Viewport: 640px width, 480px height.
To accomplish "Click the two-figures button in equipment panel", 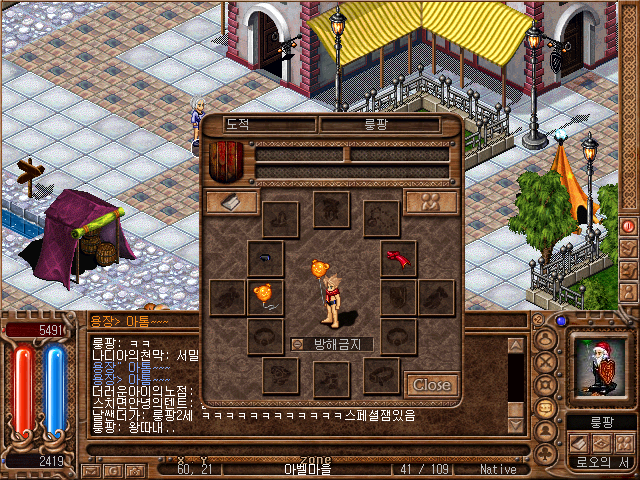I will 431,201.
